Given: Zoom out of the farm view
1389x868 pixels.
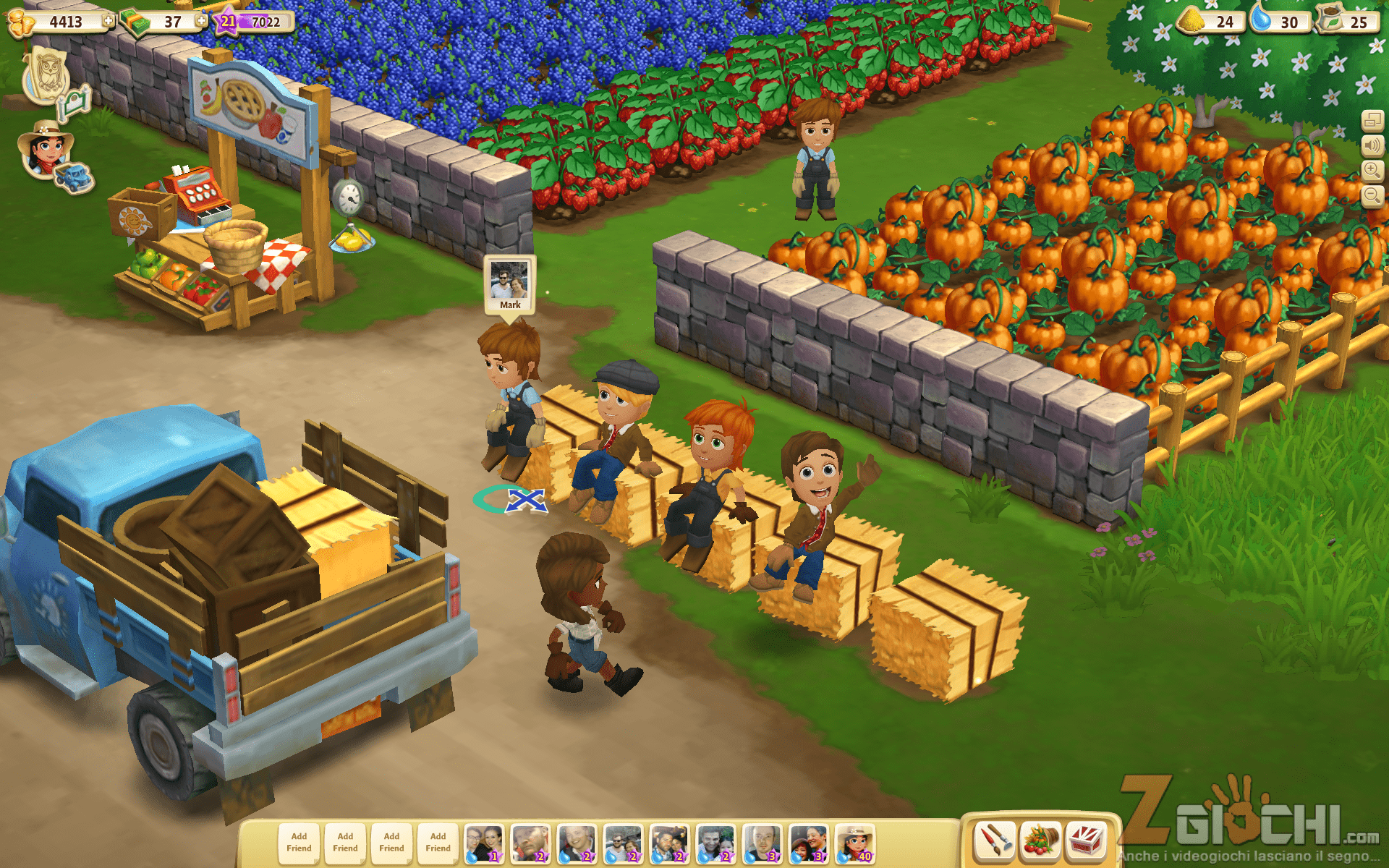Looking at the screenshot, I should click(1372, 195).
